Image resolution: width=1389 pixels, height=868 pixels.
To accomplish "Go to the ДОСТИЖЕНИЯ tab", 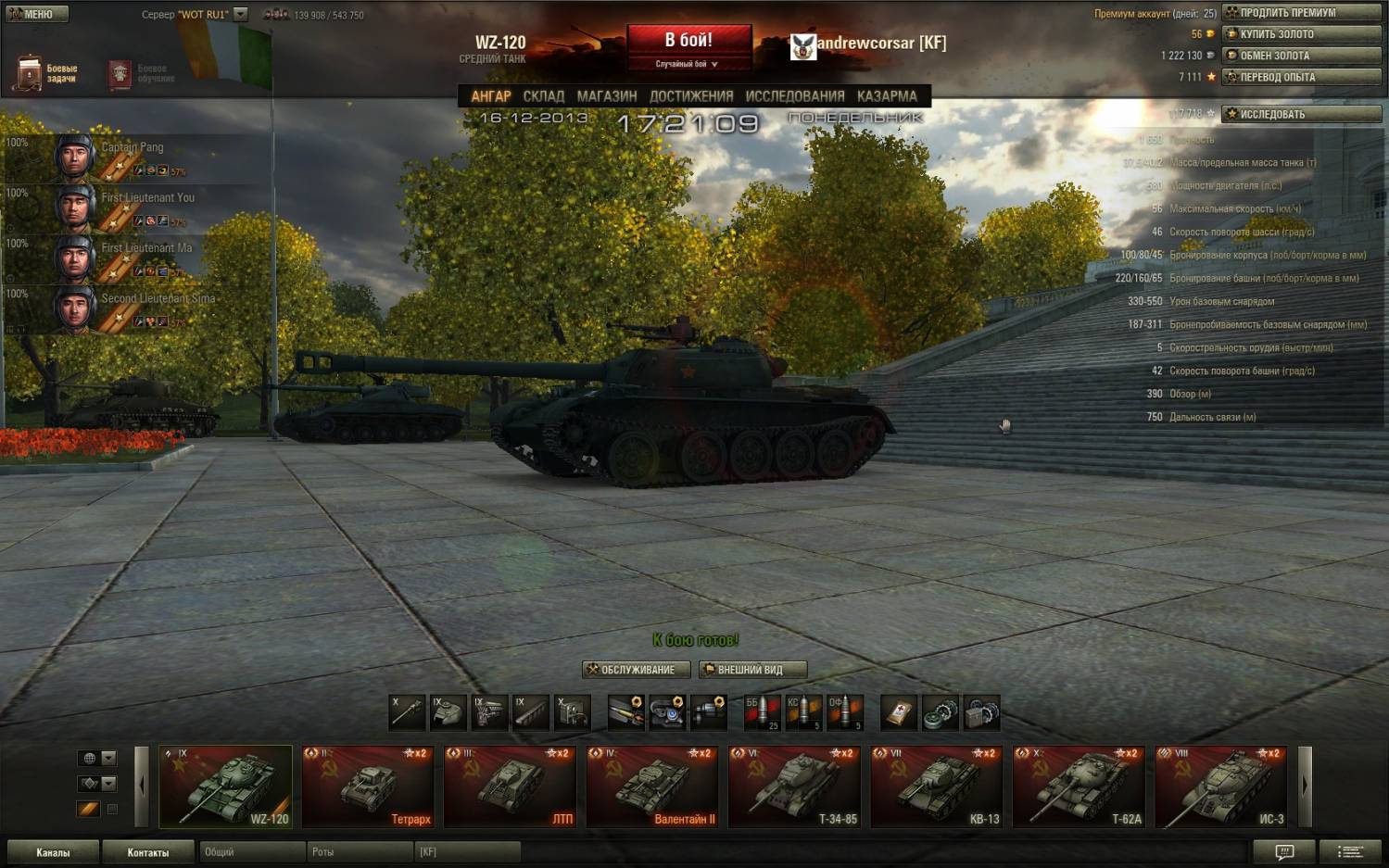I will click(x=691, y=96).
